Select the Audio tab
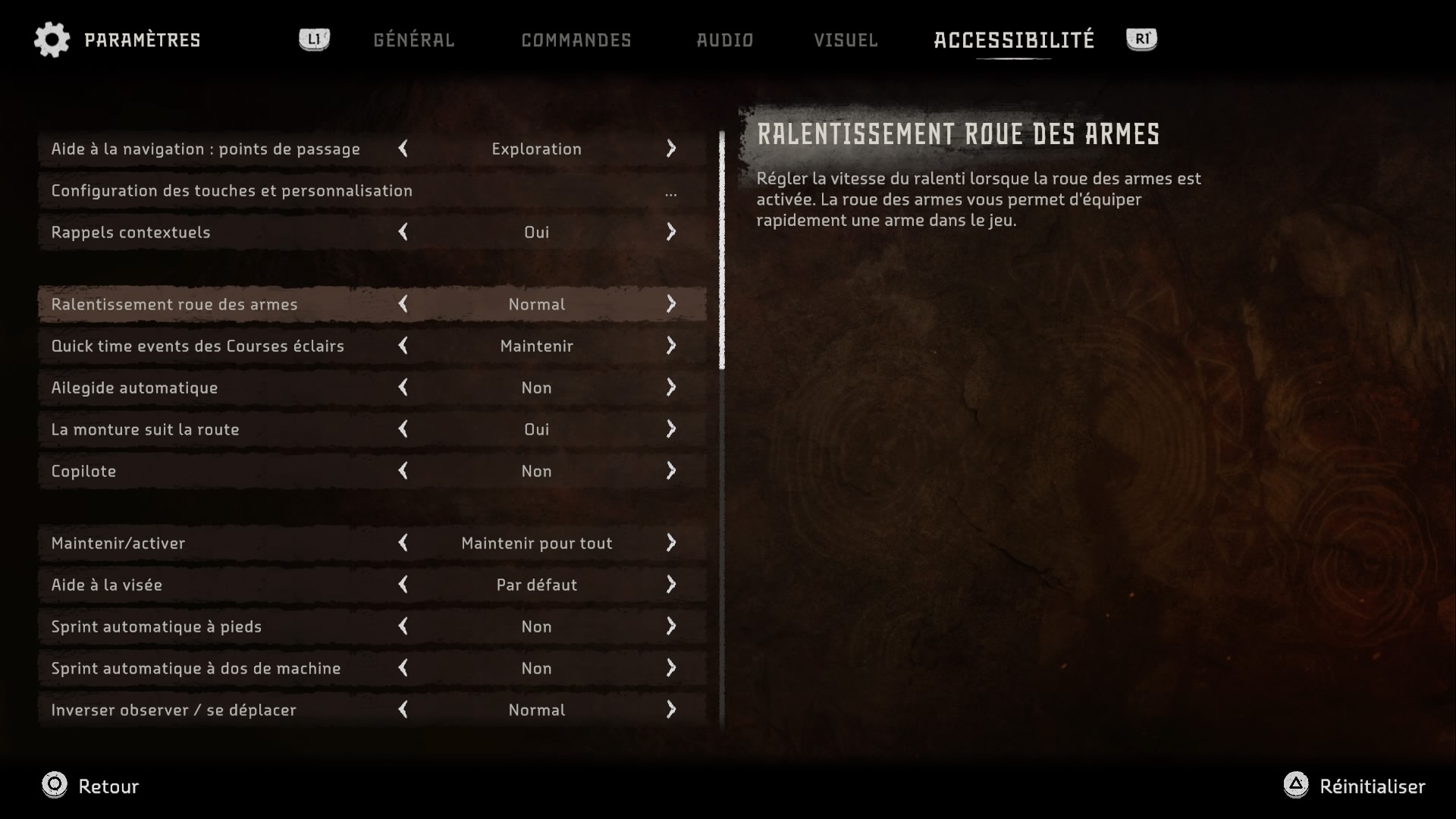The width and height of the screenshot is (1456, 819). pyautogui.click(x=724, y=40)
